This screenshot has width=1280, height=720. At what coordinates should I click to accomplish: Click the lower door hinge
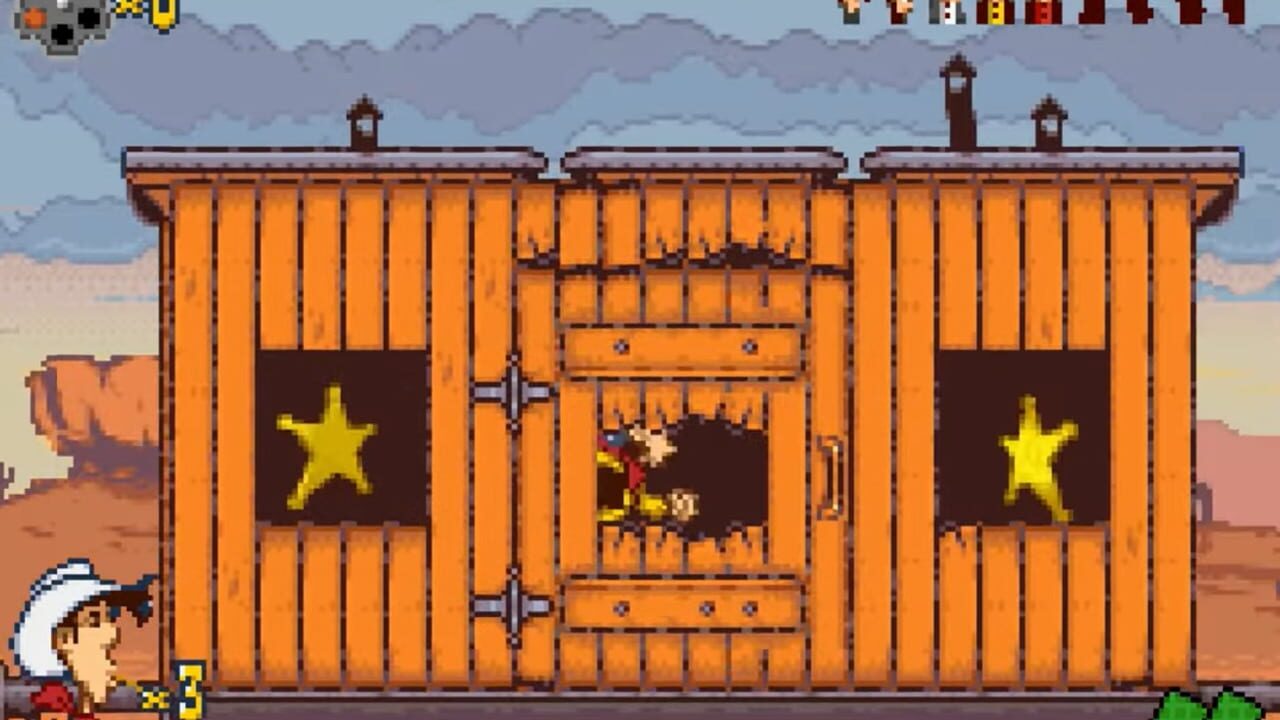pos(512,600)
